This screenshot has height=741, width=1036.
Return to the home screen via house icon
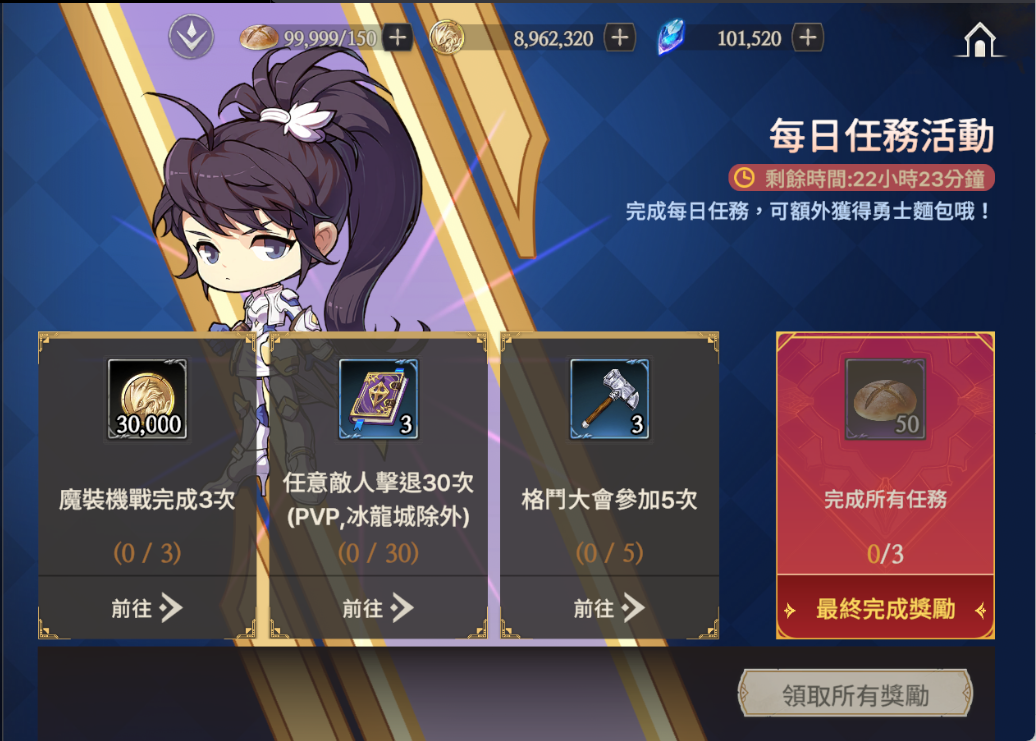[x=979, y=38]
